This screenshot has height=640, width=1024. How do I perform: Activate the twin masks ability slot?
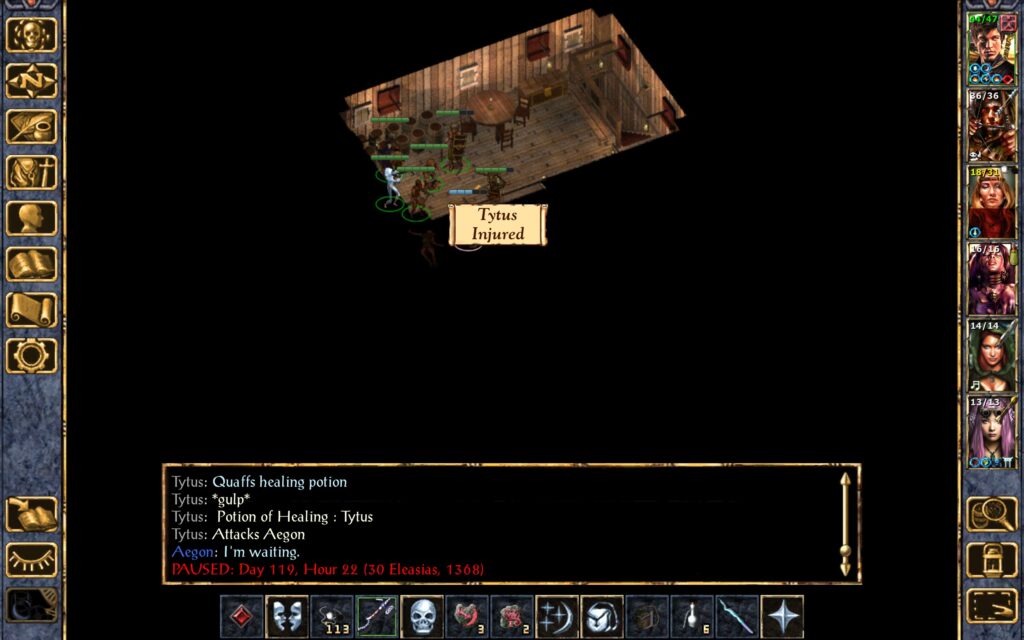pos(286,617)
